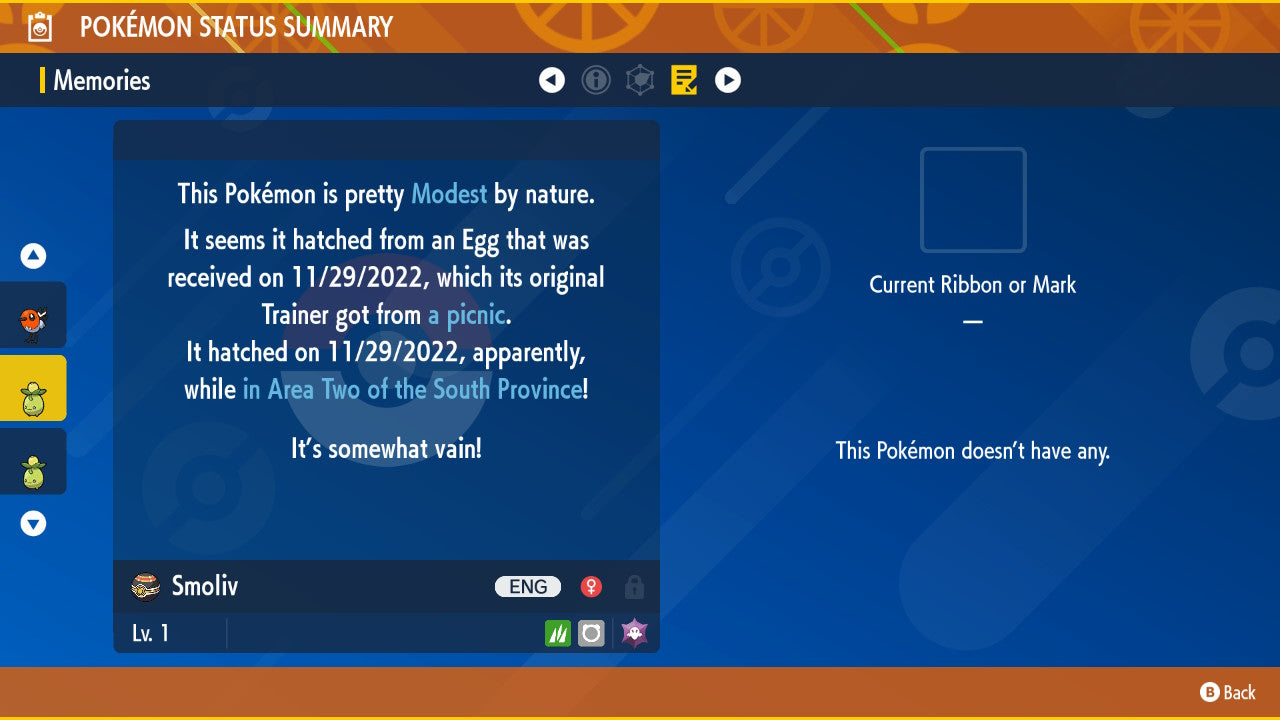Viewport: 1280px width, 720px height.
Task: Go back using the previous page arrow
Action: pos(552,80)
